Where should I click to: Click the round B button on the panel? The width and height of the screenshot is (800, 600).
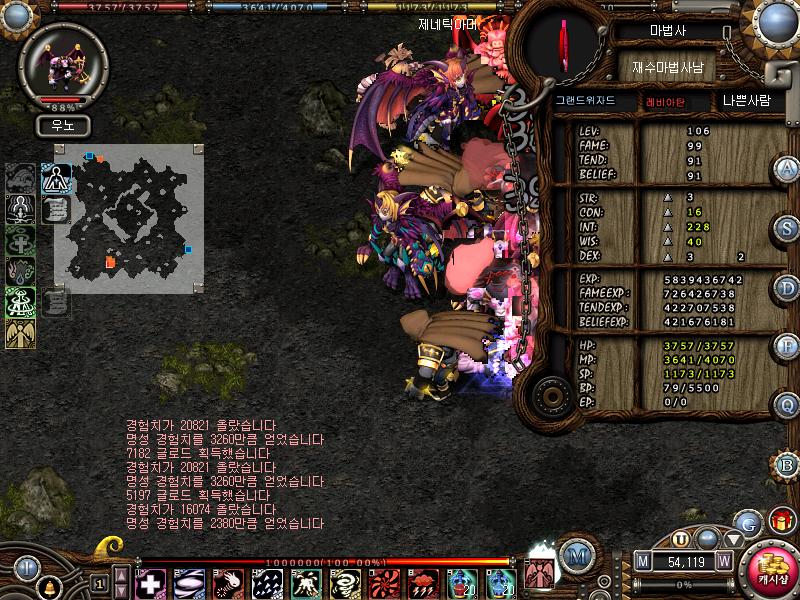(787, 464)
